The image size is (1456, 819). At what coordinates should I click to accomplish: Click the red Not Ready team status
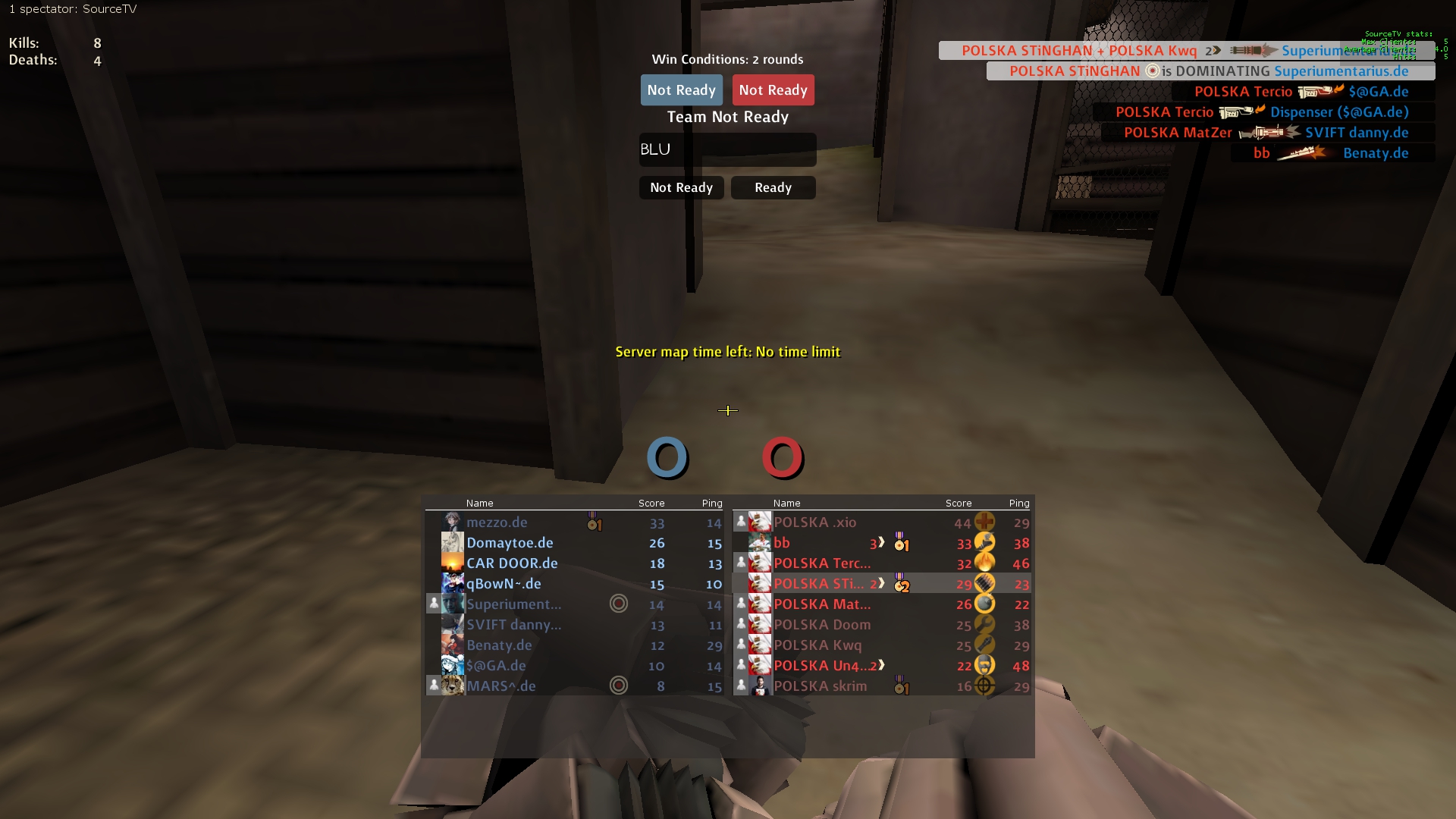click(x=773, y=90)
